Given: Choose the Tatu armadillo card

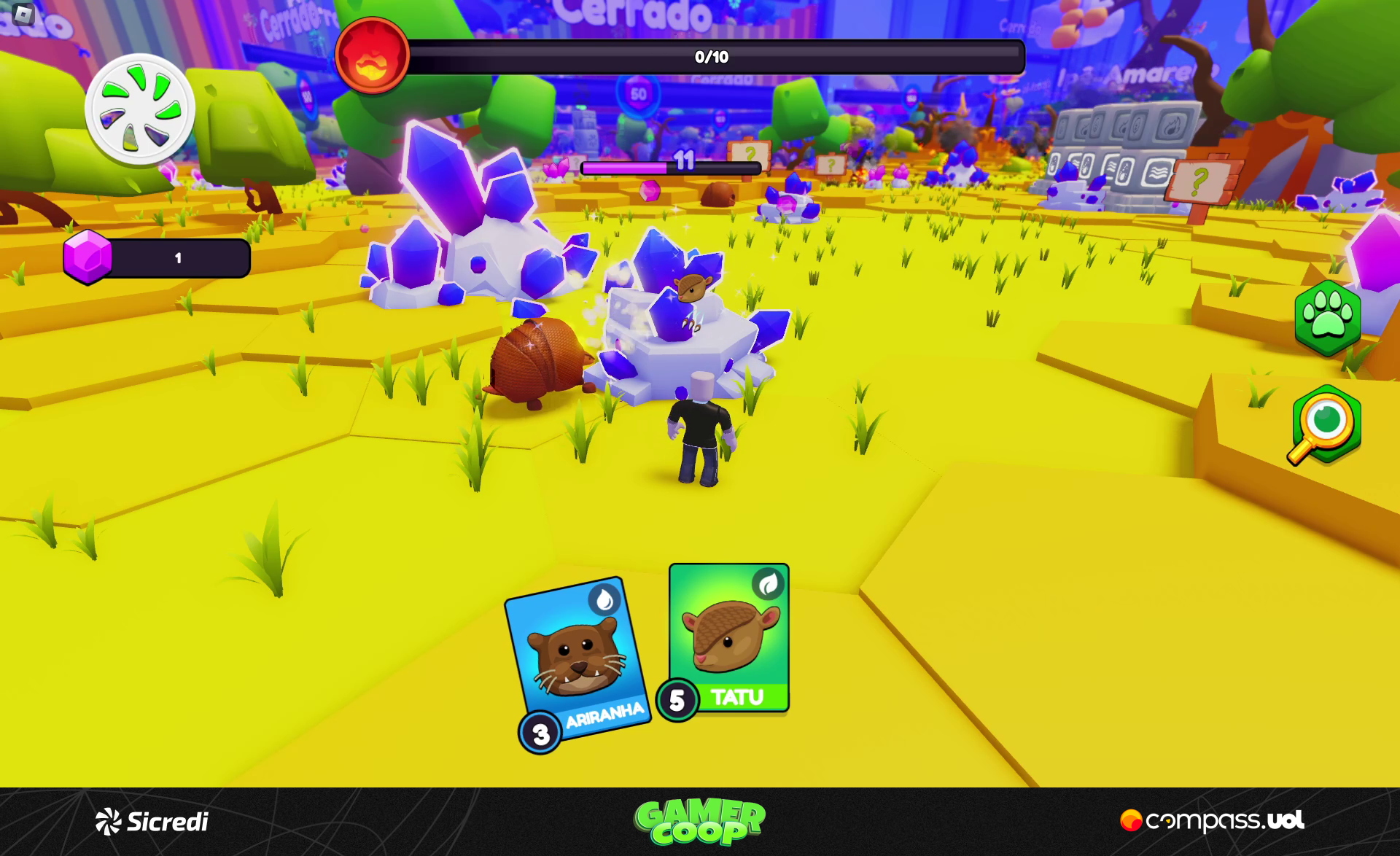Looking at the screenshot, I should click(x=728, y=638).
